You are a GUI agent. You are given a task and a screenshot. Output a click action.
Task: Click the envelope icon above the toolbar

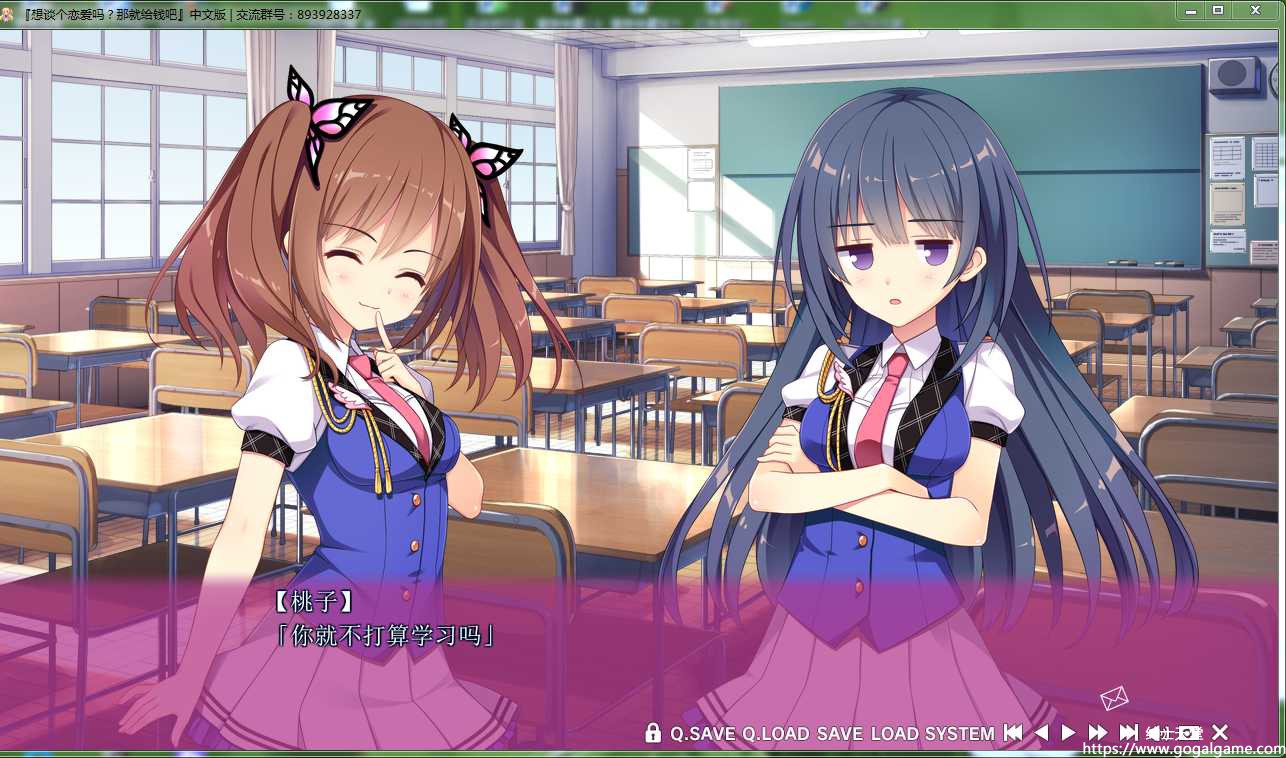1114,697
